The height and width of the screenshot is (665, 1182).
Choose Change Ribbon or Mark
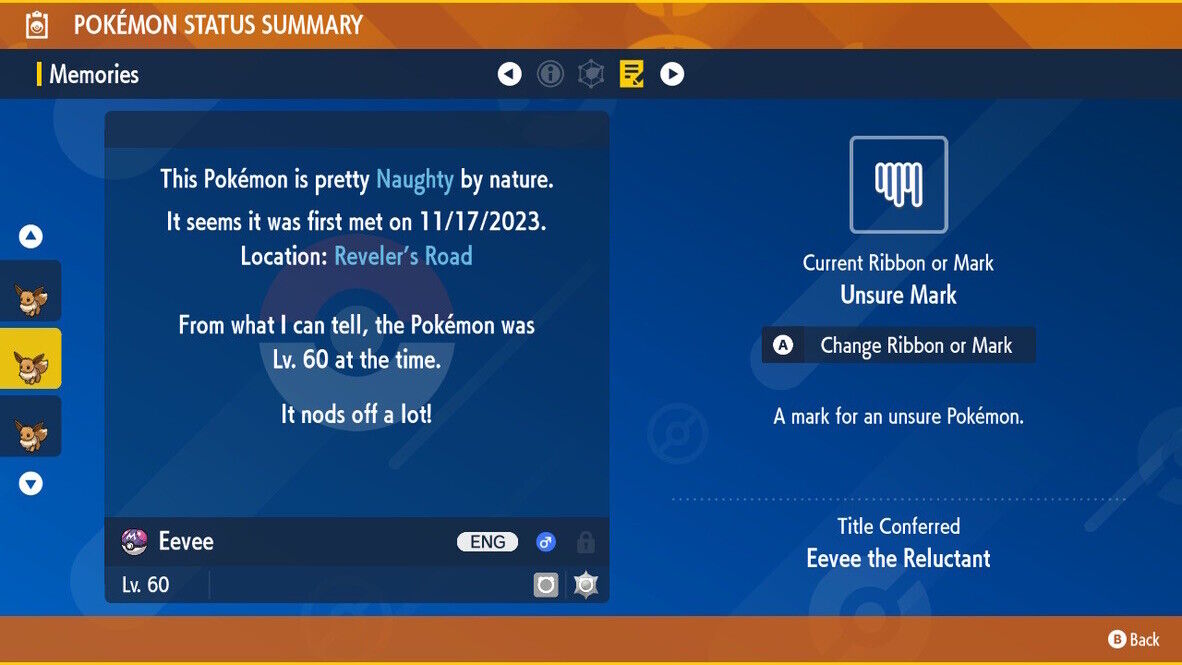[x=898, y=345]
